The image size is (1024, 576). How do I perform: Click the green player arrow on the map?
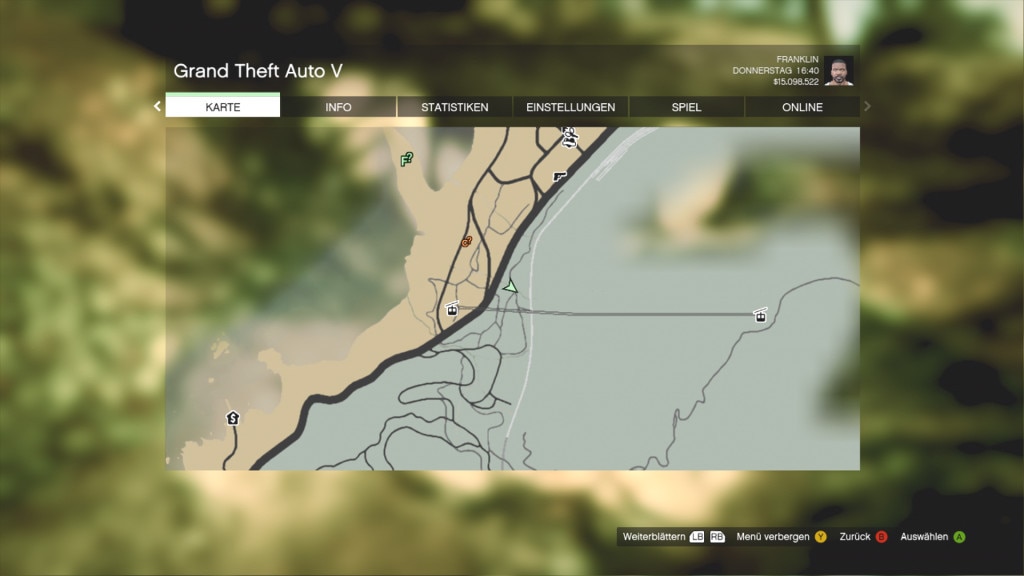[511, 287]
